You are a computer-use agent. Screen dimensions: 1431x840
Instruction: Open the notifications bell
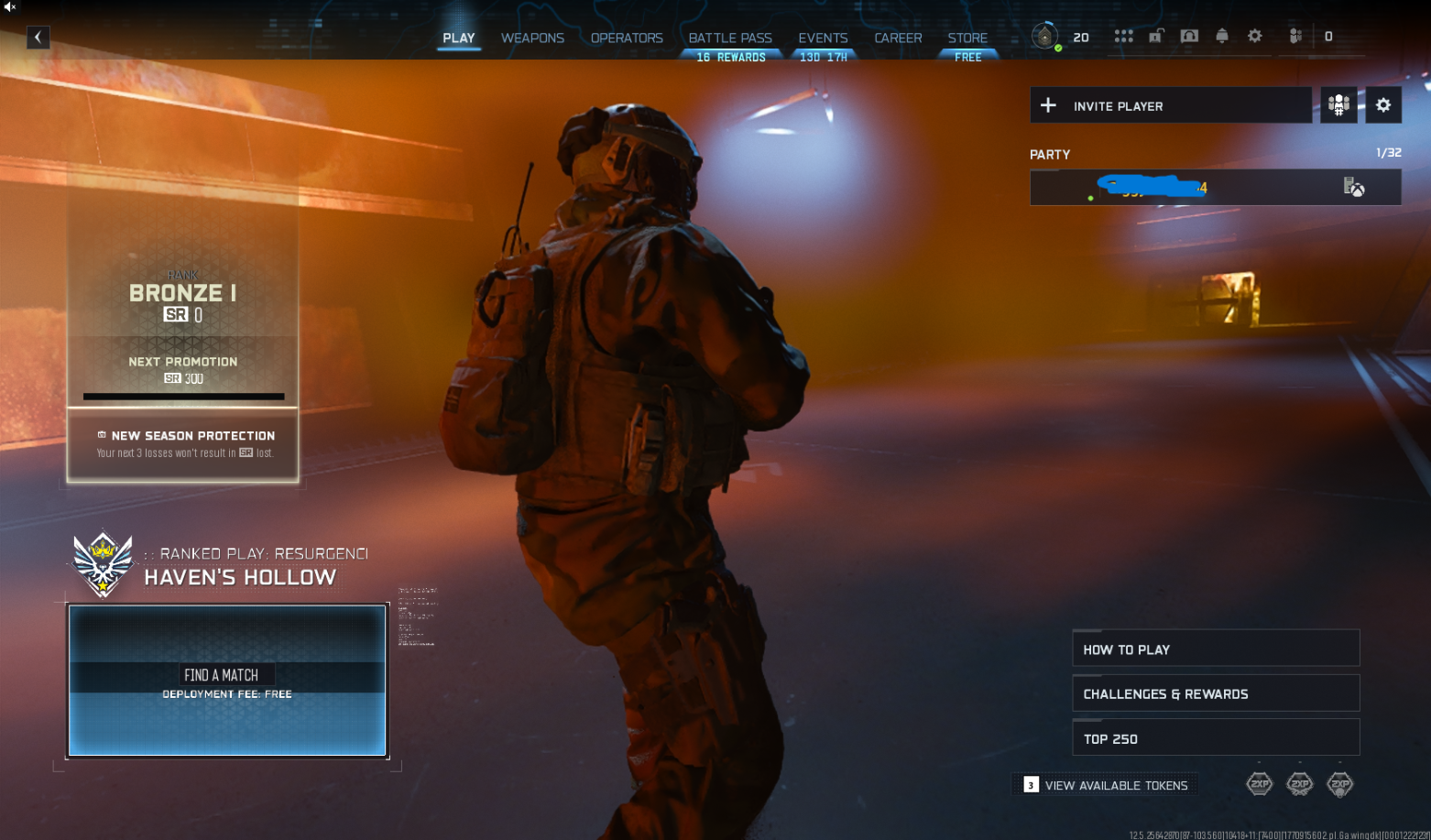pyautogui.click(x=1222, y=36)
